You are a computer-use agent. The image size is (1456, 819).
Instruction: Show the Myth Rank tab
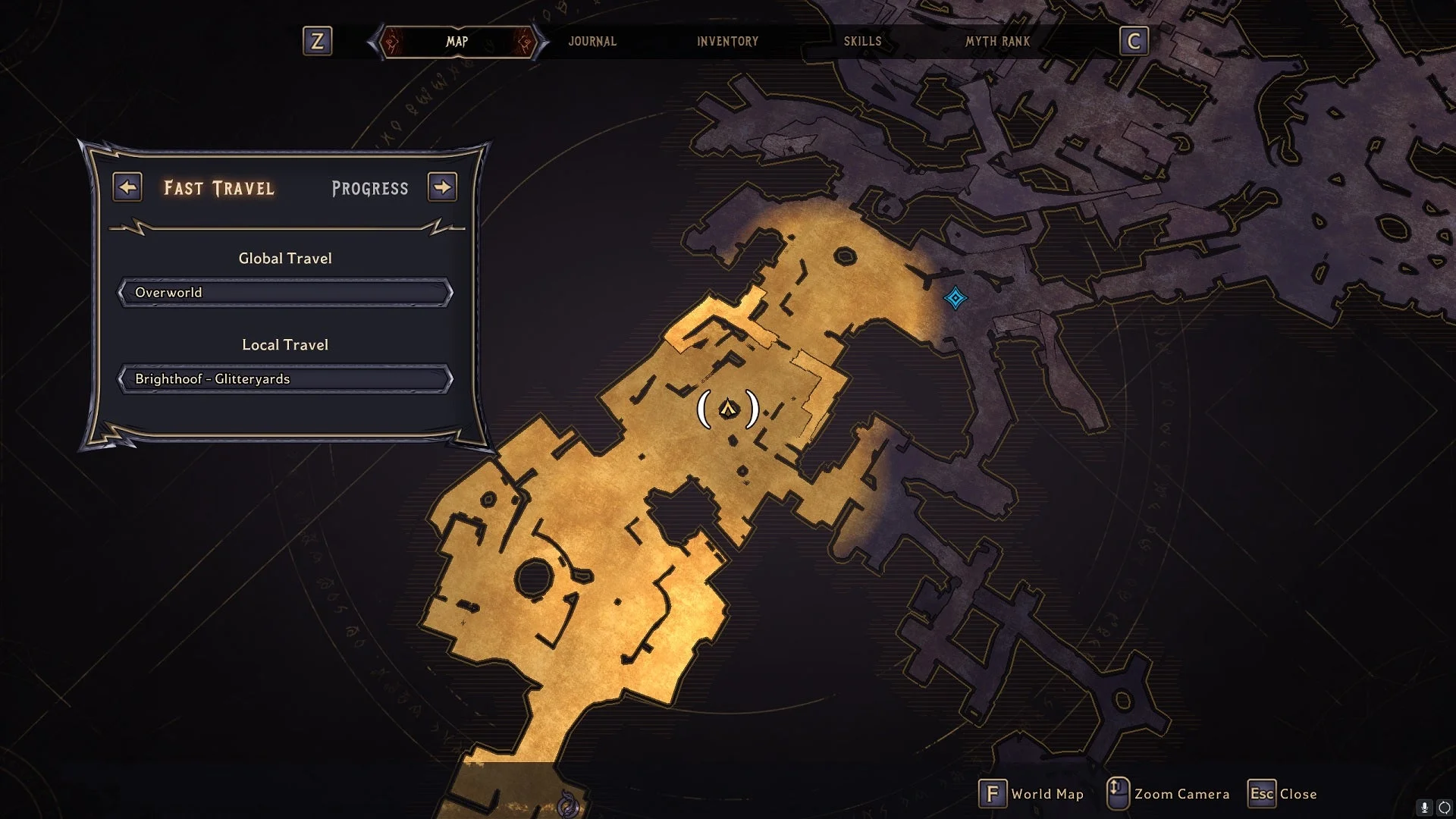997,42
